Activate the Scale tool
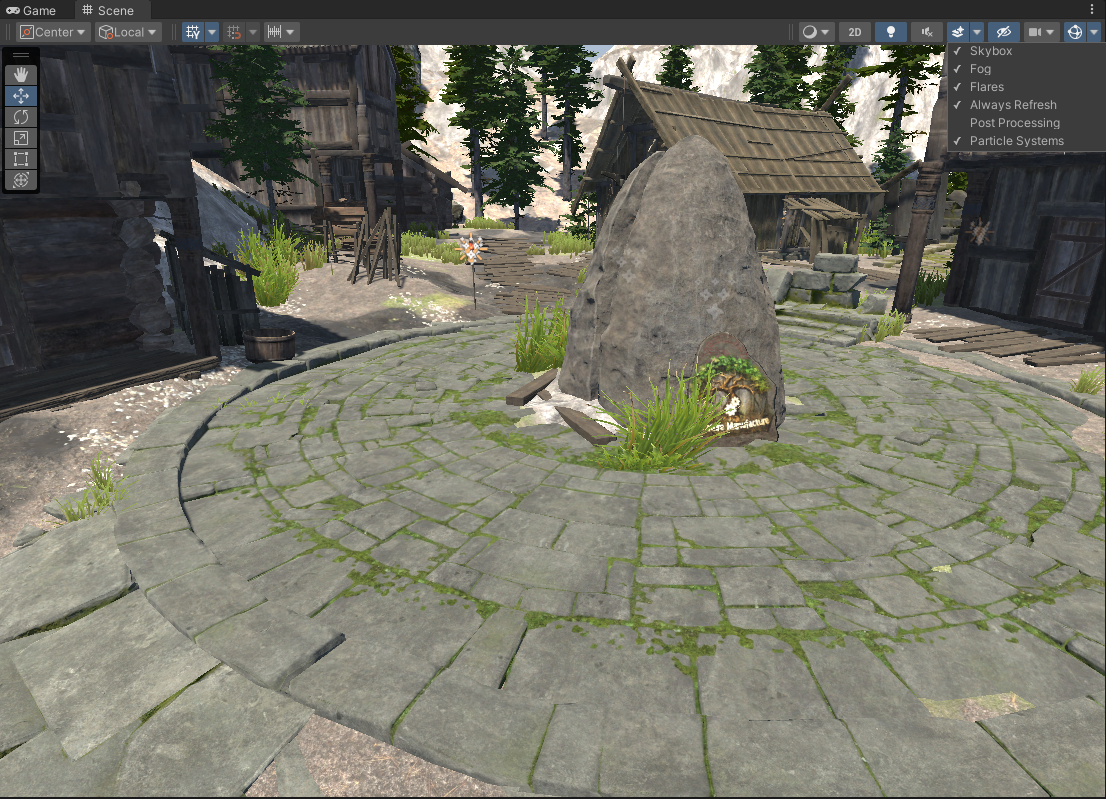 coord(21,138)
